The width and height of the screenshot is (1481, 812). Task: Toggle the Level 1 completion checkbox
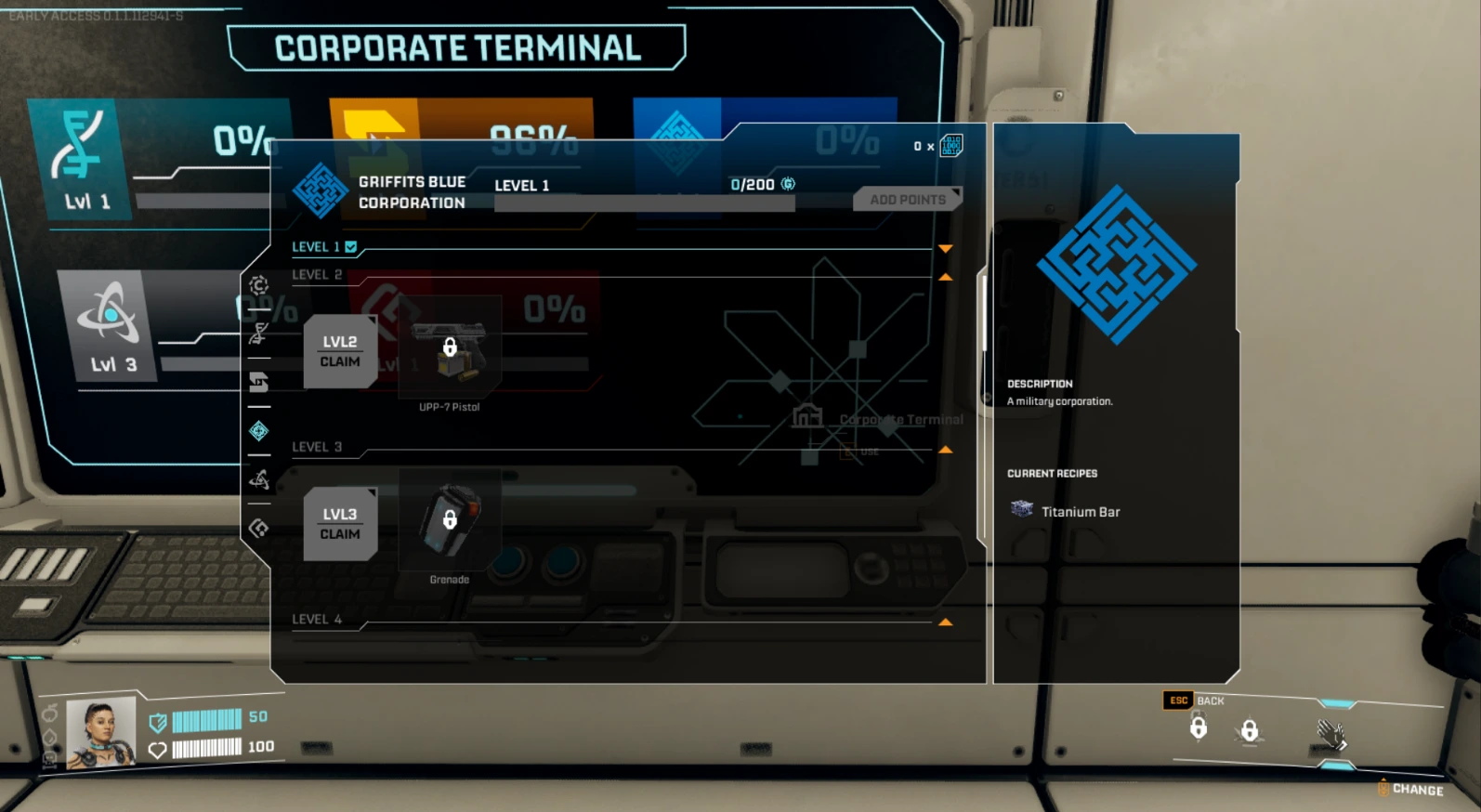[349, 246]
